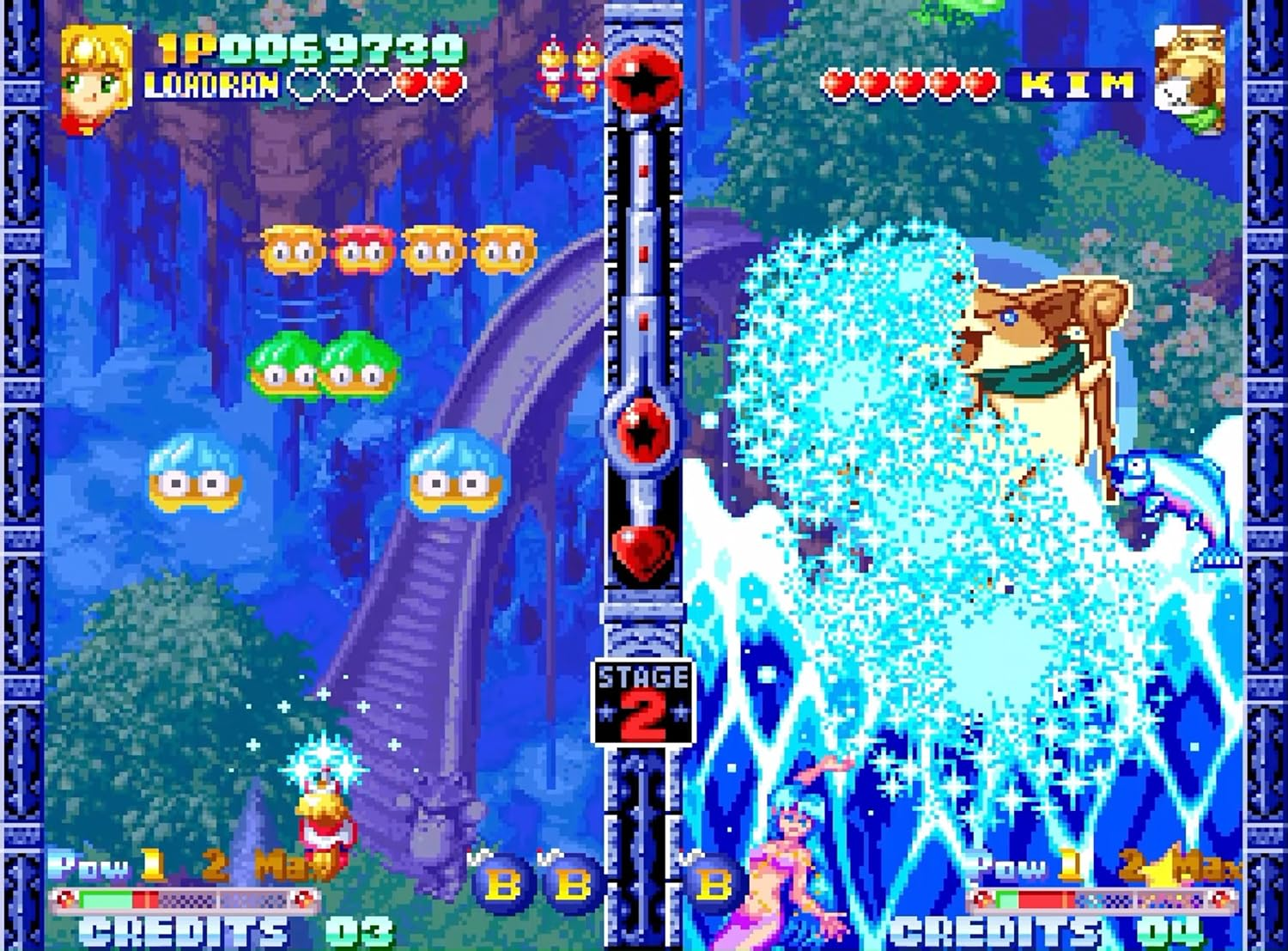
Task: Toggle the first heart in Loadran's life meter
Action: (305, 86)
